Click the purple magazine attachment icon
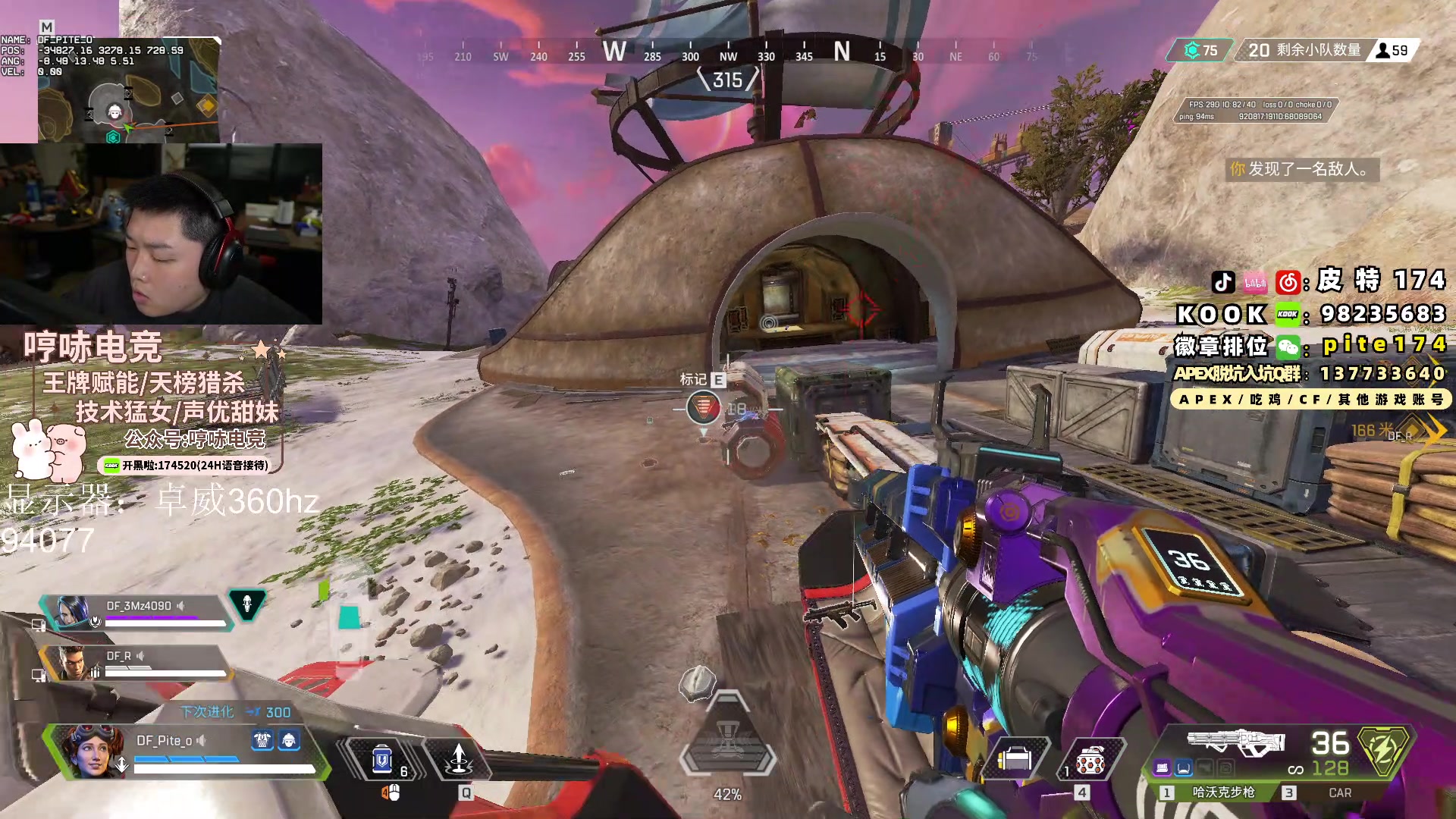1456x819 pixels. (1162, 769)
